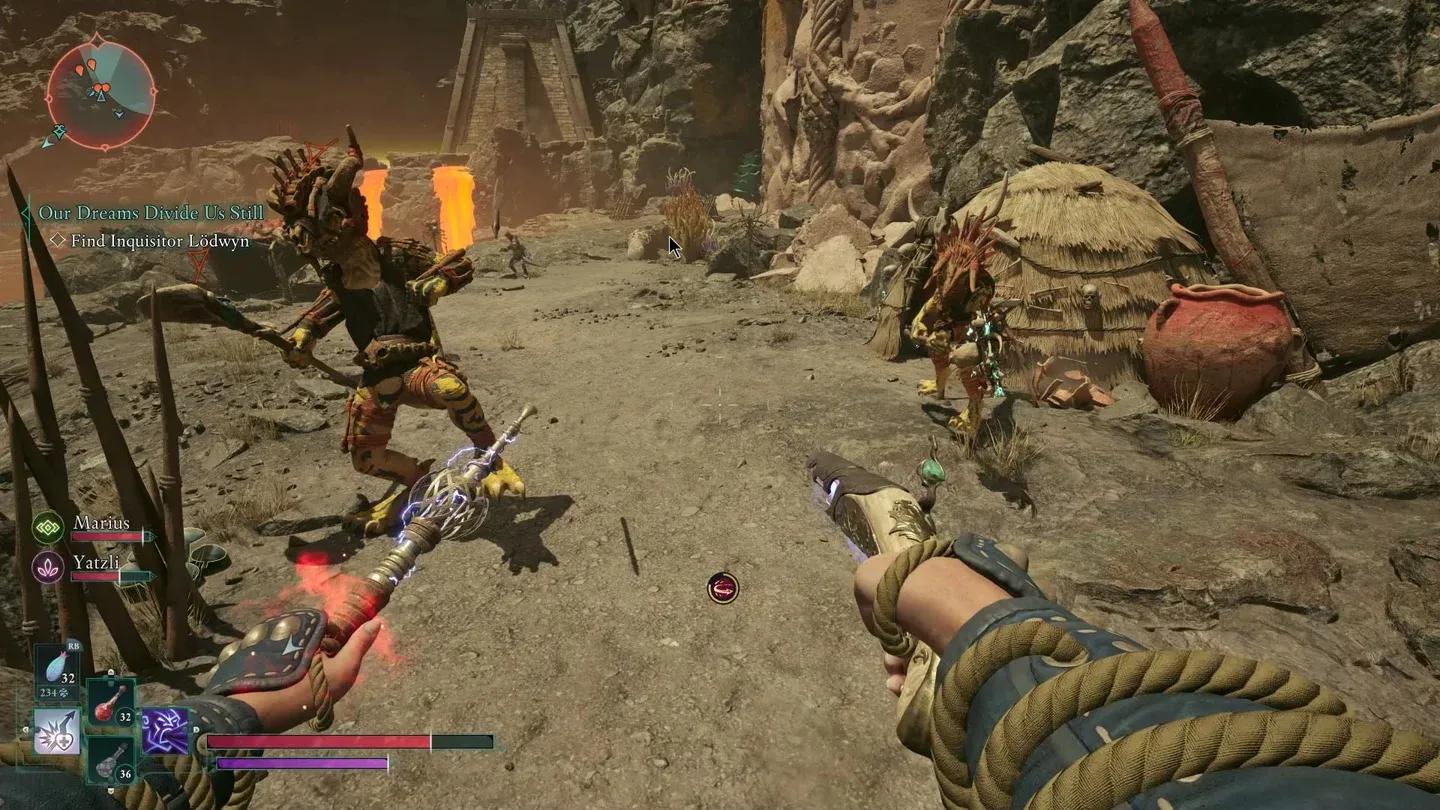Click the quest marker icon below minimap
The image size is (1440, 810).
60,132
